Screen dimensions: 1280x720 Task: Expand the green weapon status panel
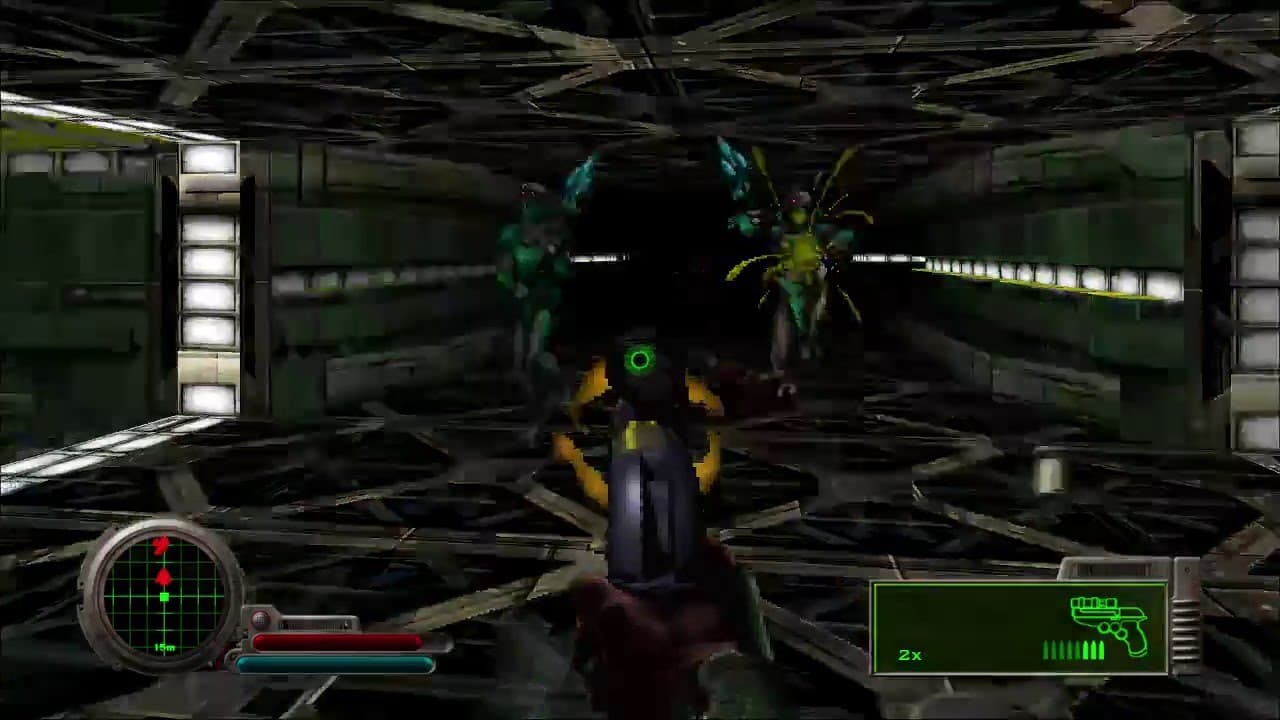[1020, 625]
